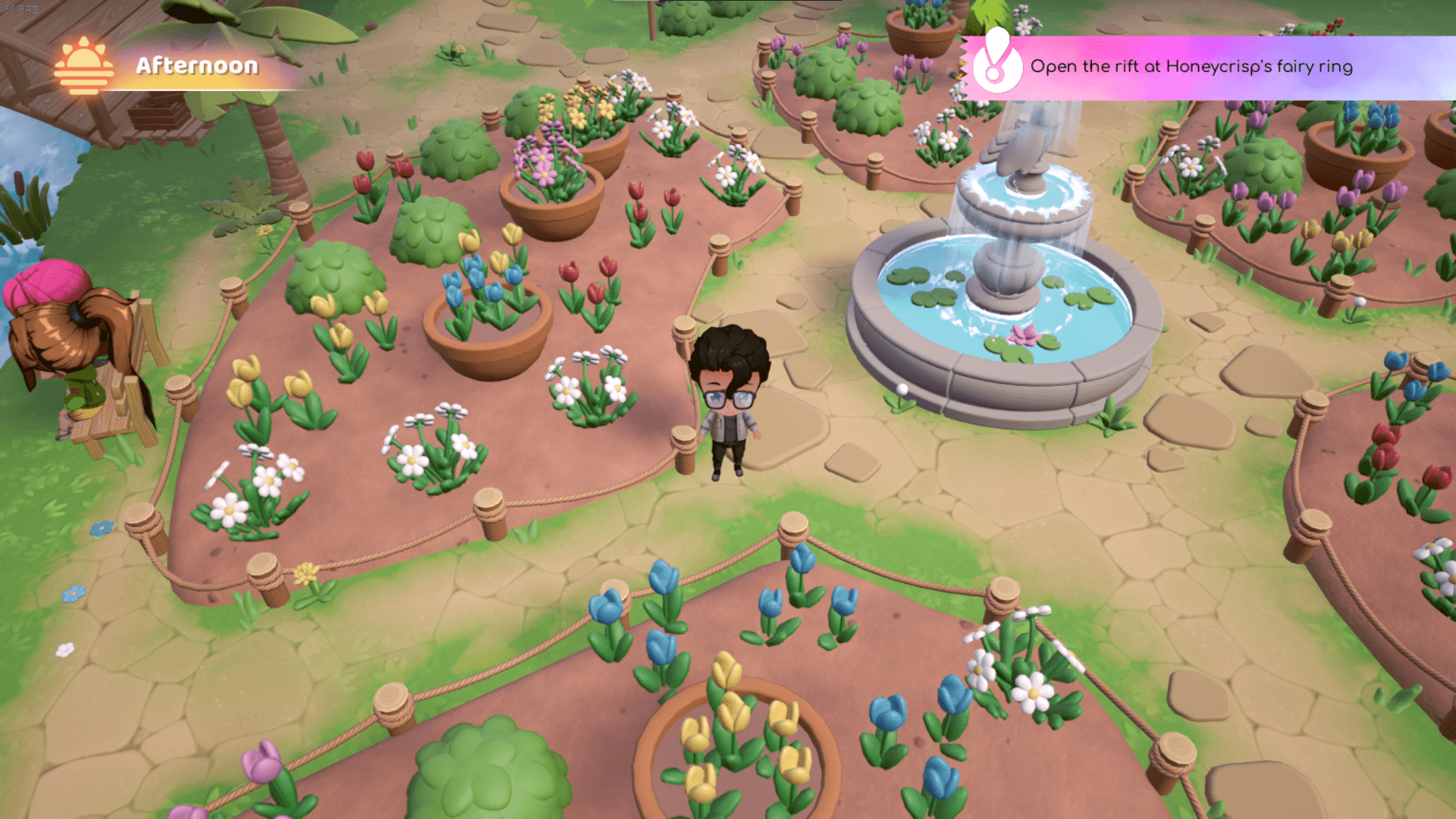Open the fairy ring quest objective banner
Viewport: 1456px width, 819px height.
1191,67
